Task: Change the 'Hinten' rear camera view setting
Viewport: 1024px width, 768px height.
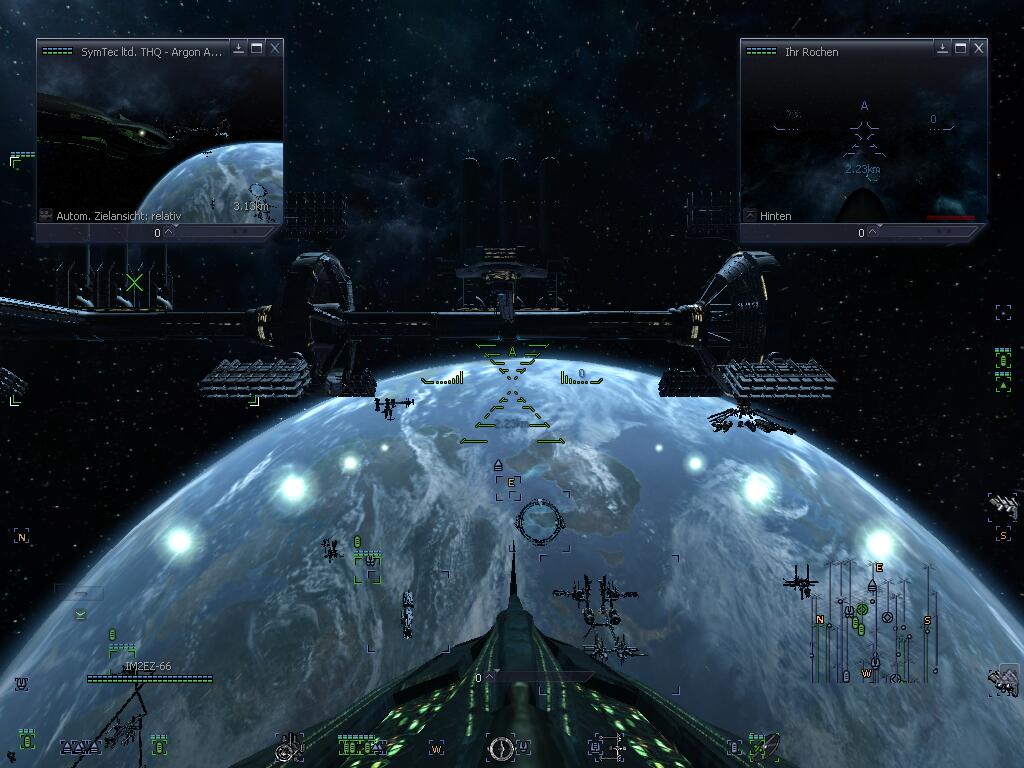Action: [750, 215]
